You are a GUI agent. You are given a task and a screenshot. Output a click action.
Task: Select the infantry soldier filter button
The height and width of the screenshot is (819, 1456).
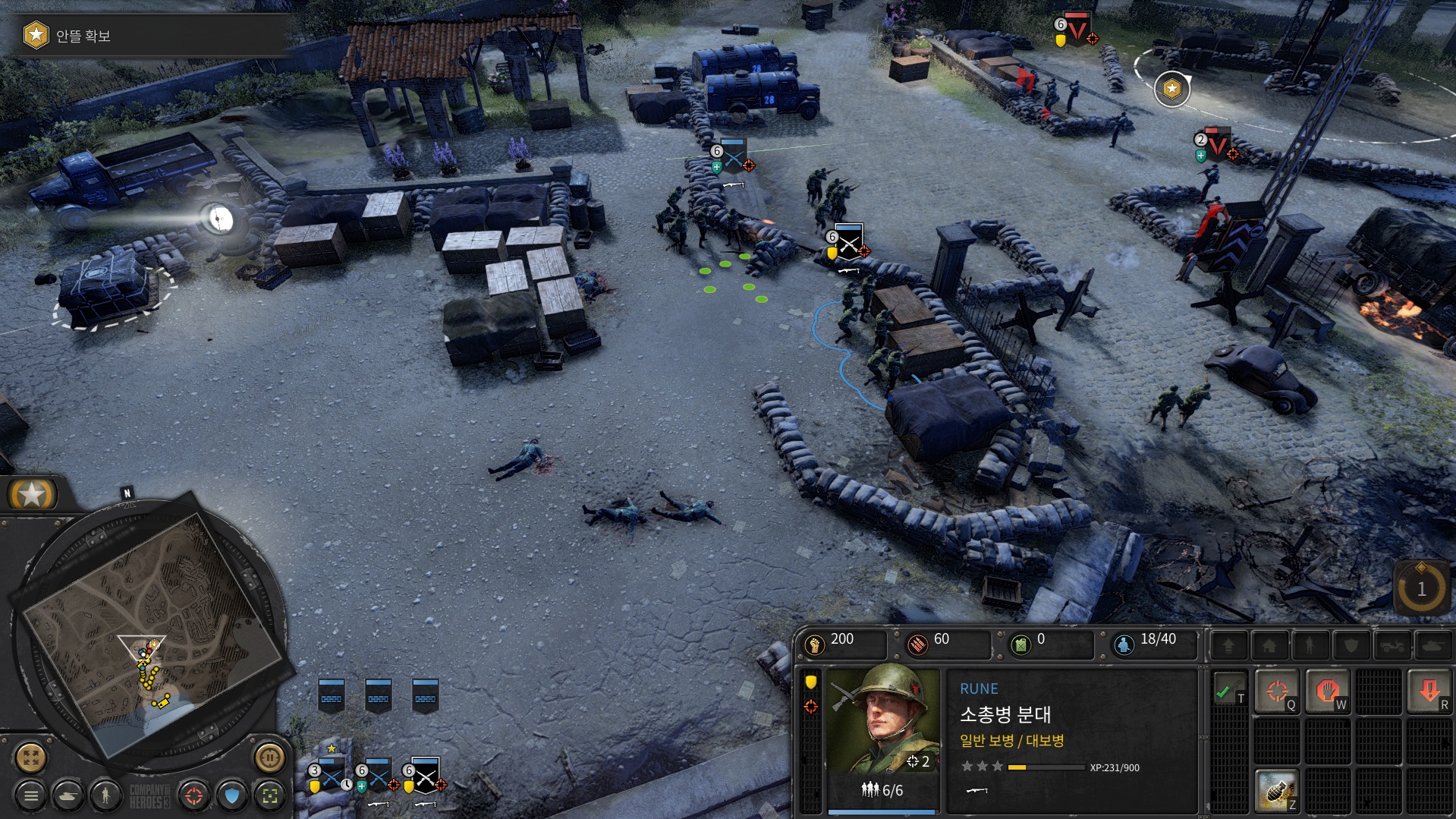[105, 795]
